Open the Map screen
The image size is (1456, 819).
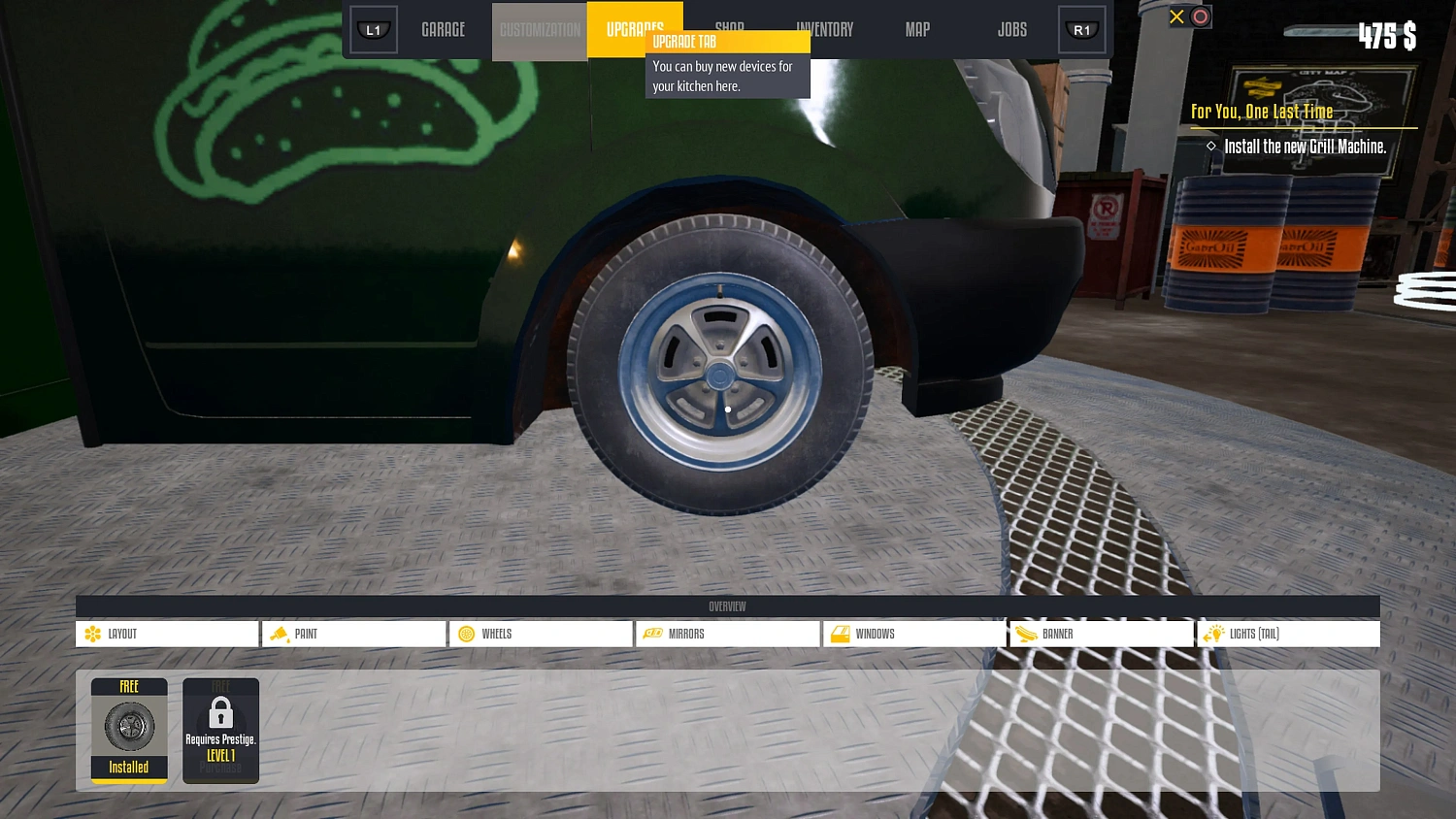(x=916, y=29)
